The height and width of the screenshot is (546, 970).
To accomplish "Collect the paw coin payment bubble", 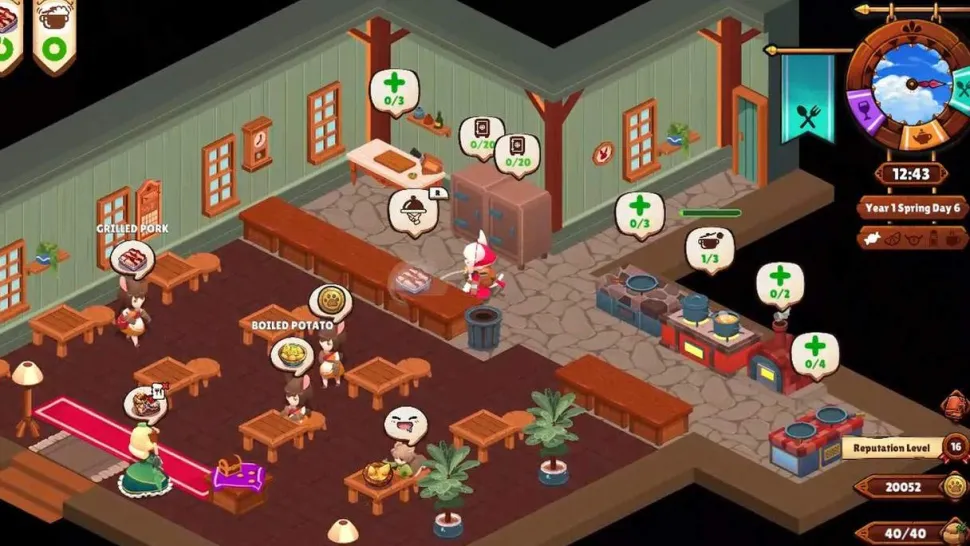I will tap(329, 300).
